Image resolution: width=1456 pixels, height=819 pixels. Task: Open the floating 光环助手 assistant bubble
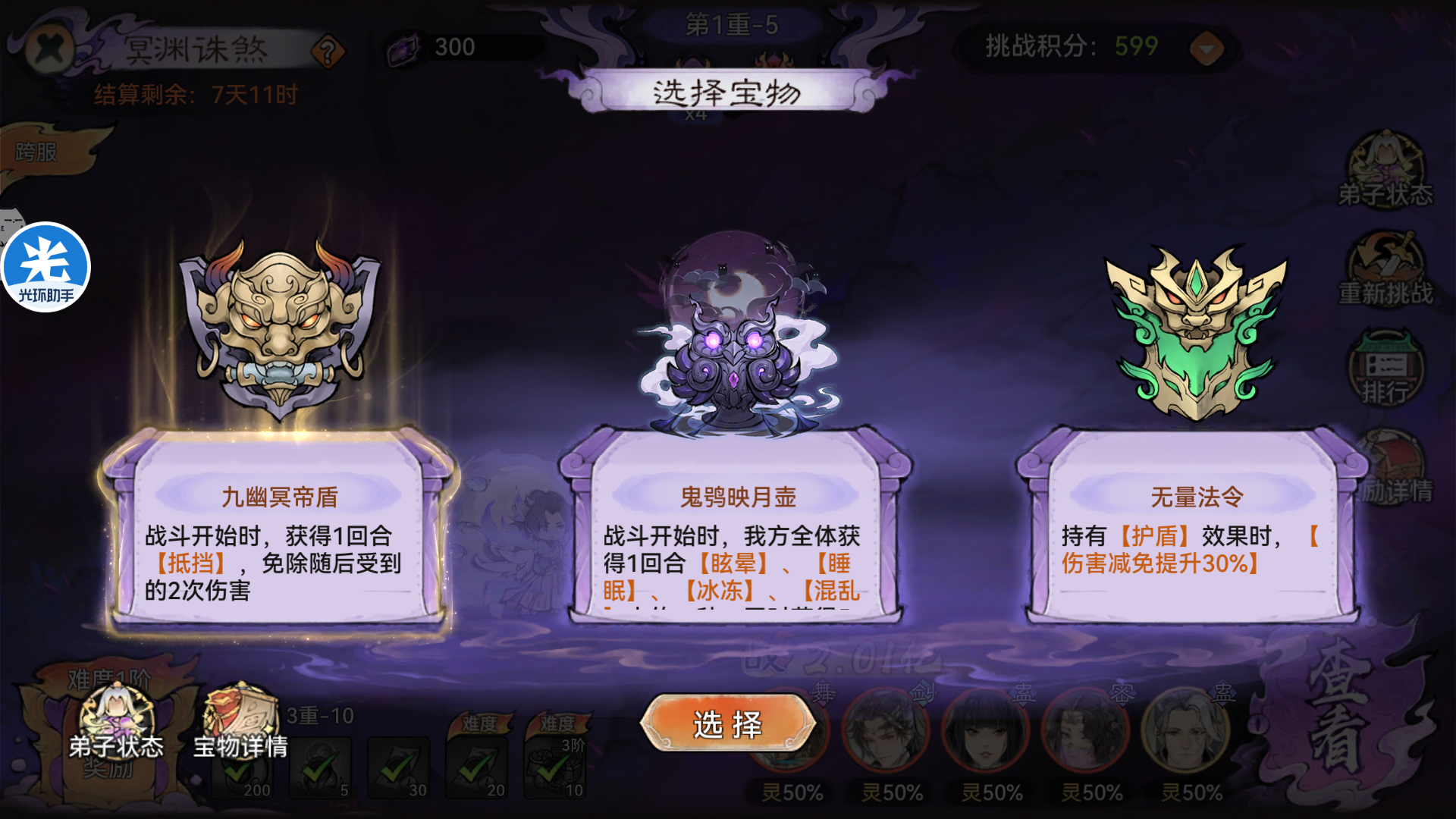(x=47, y=264)
